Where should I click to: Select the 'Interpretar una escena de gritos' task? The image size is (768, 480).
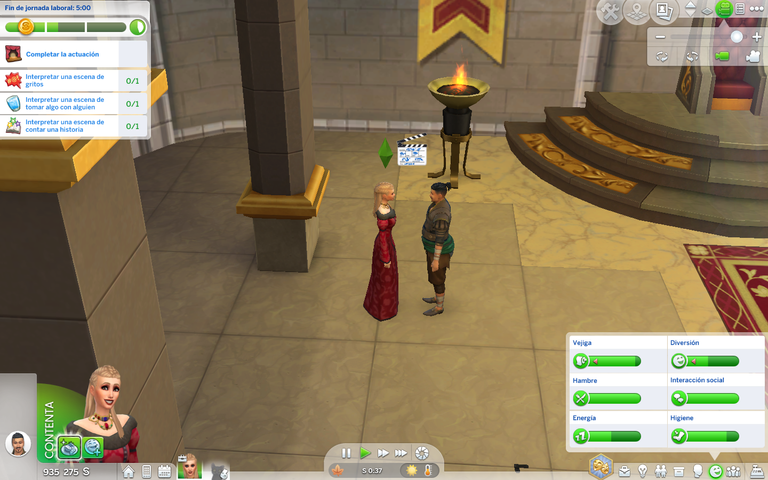(64, 80)
